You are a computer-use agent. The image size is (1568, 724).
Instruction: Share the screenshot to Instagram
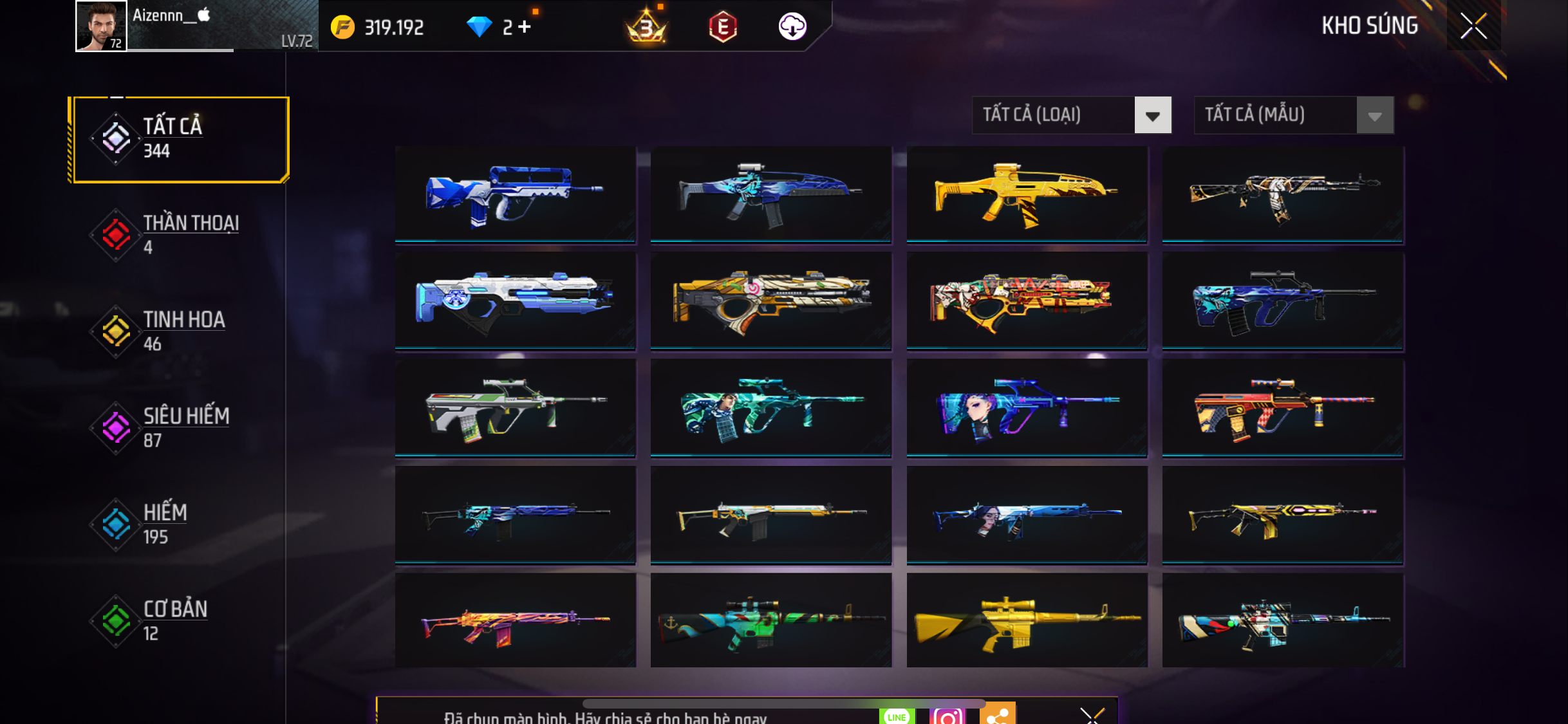pos(947,715)
